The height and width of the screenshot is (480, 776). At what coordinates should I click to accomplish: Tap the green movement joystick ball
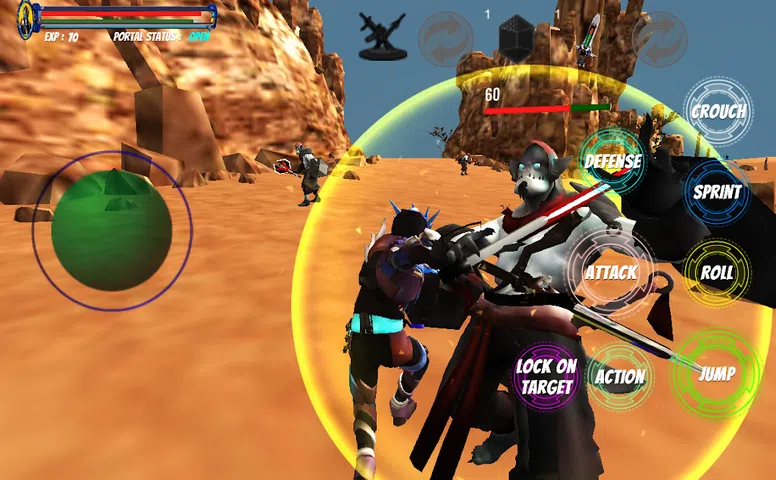pos(111,230)
